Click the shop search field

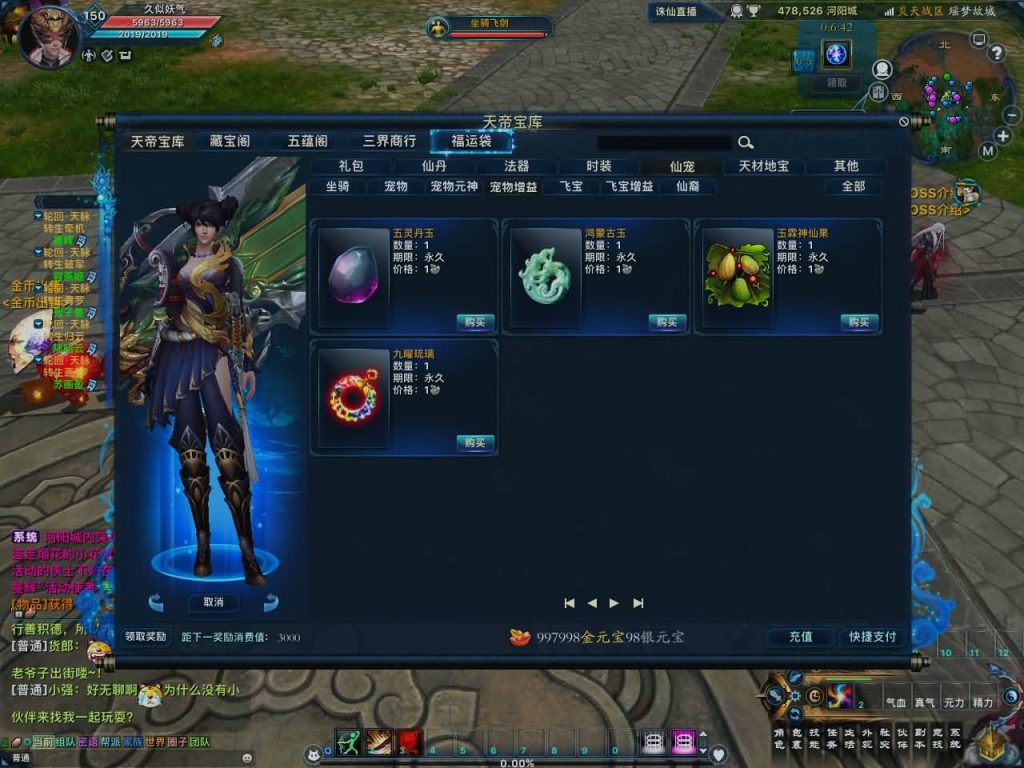click(664, 143)
